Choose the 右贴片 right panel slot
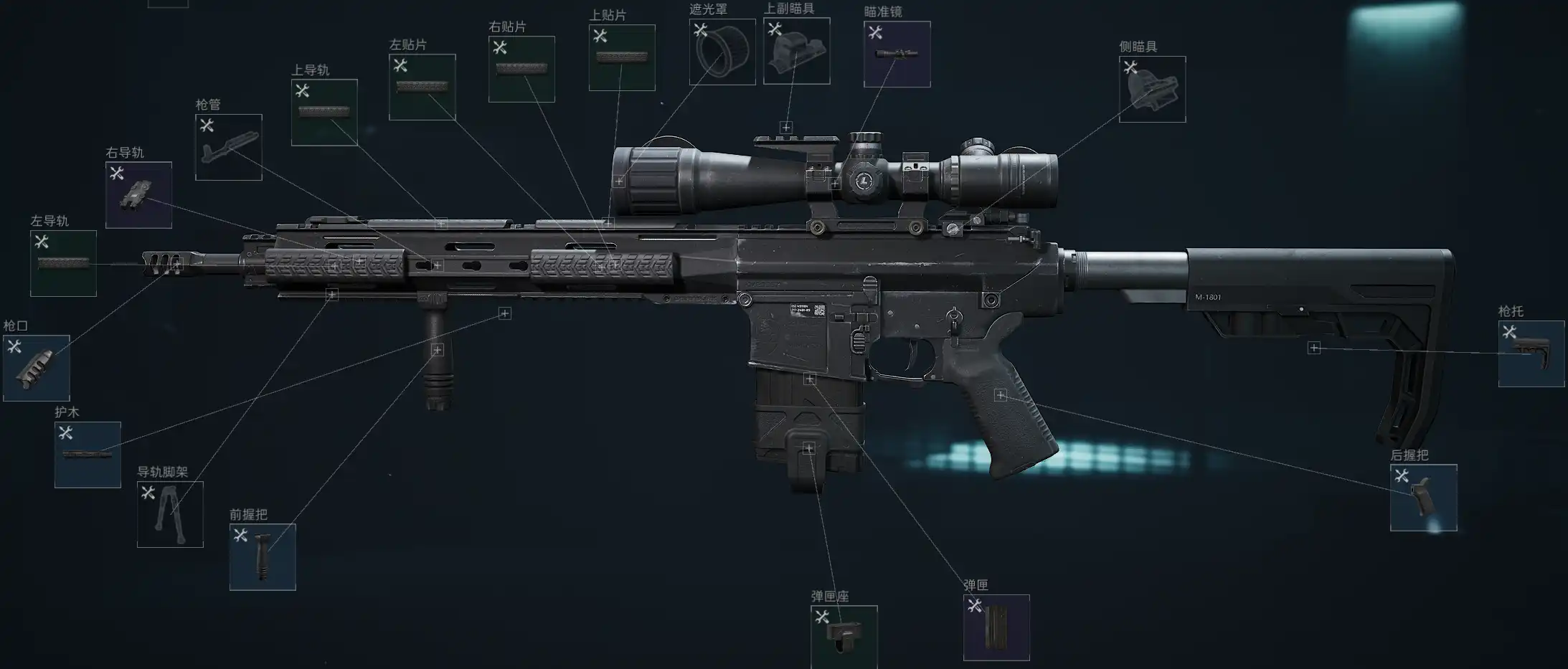Image resolution: width=1568 pixels, height=669 pixels. click(x=521, y=69)
